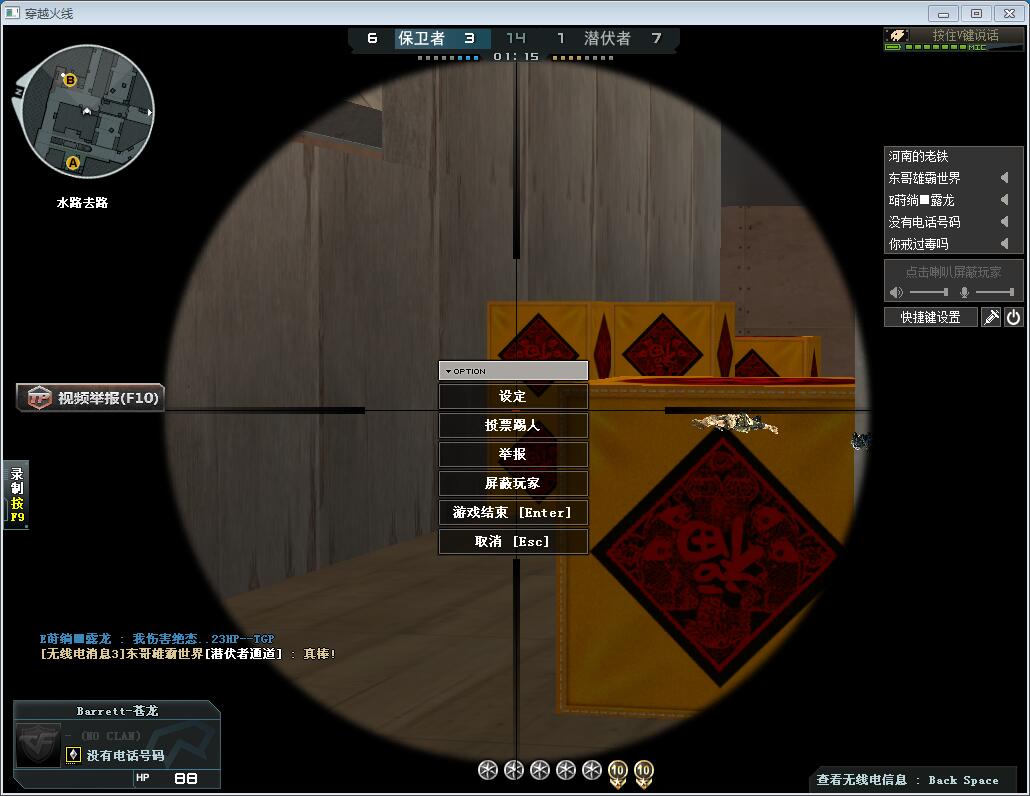Click the 录制 recording tab on left edge

16,495
